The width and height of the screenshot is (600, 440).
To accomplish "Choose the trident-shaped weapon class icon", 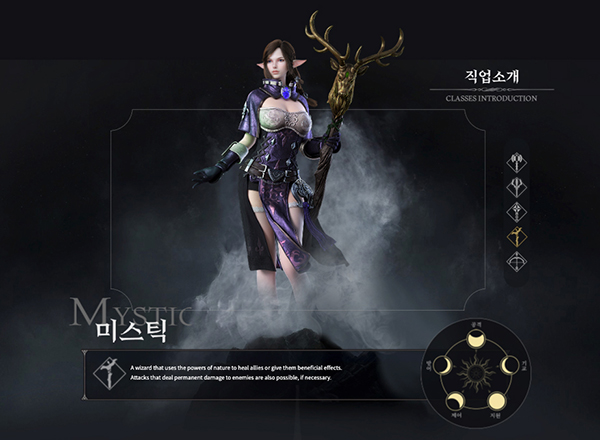I will pos(517,187).
